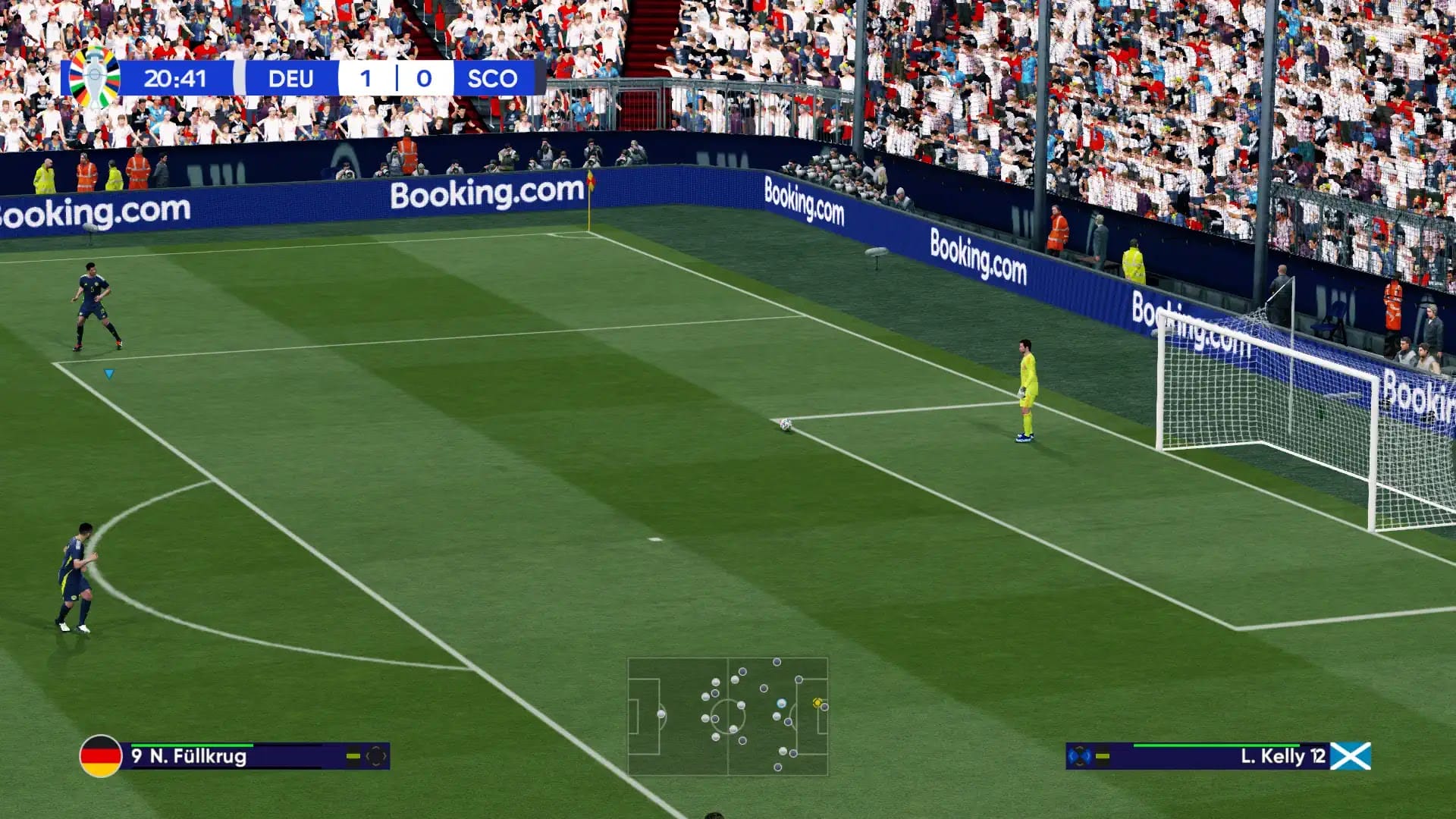Click the DEU team label

pyautogui.click(x=290, y=78)
